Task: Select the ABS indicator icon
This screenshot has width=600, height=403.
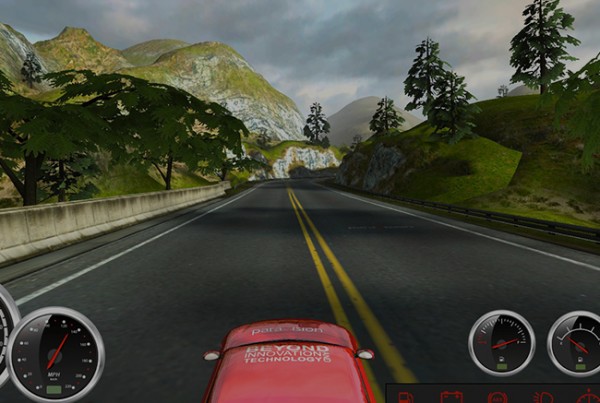Action: 497,398
